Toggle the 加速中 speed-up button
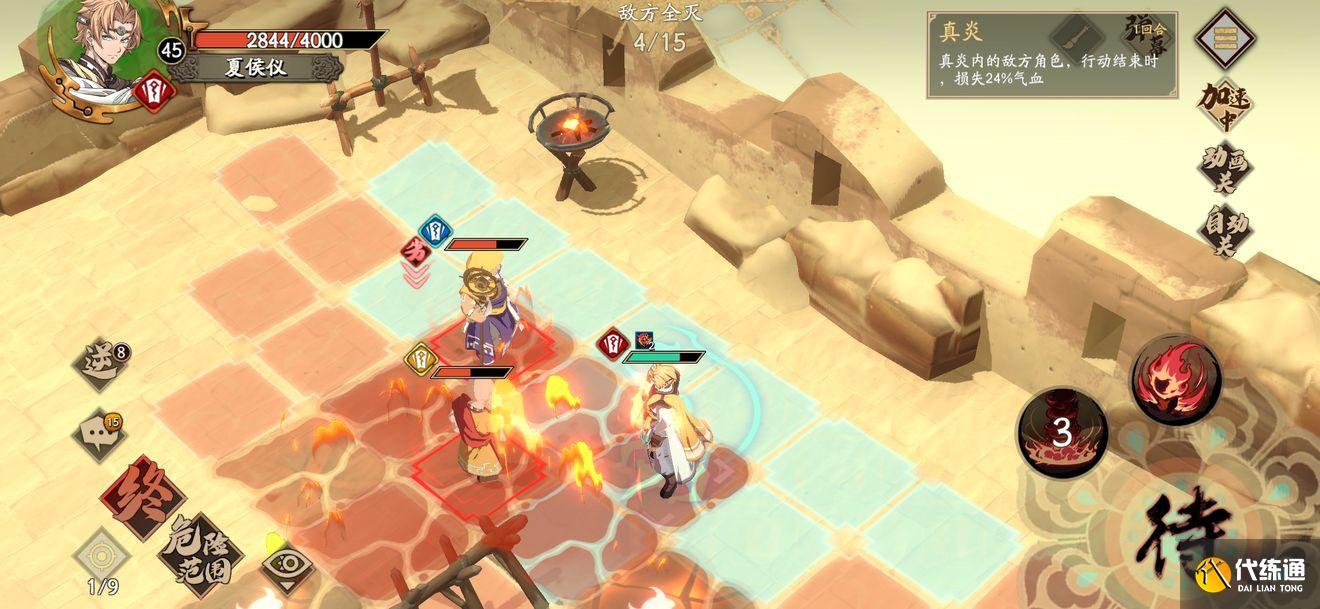The width and height of the screenshot is (1320, 609). [x=1226, y=106]
